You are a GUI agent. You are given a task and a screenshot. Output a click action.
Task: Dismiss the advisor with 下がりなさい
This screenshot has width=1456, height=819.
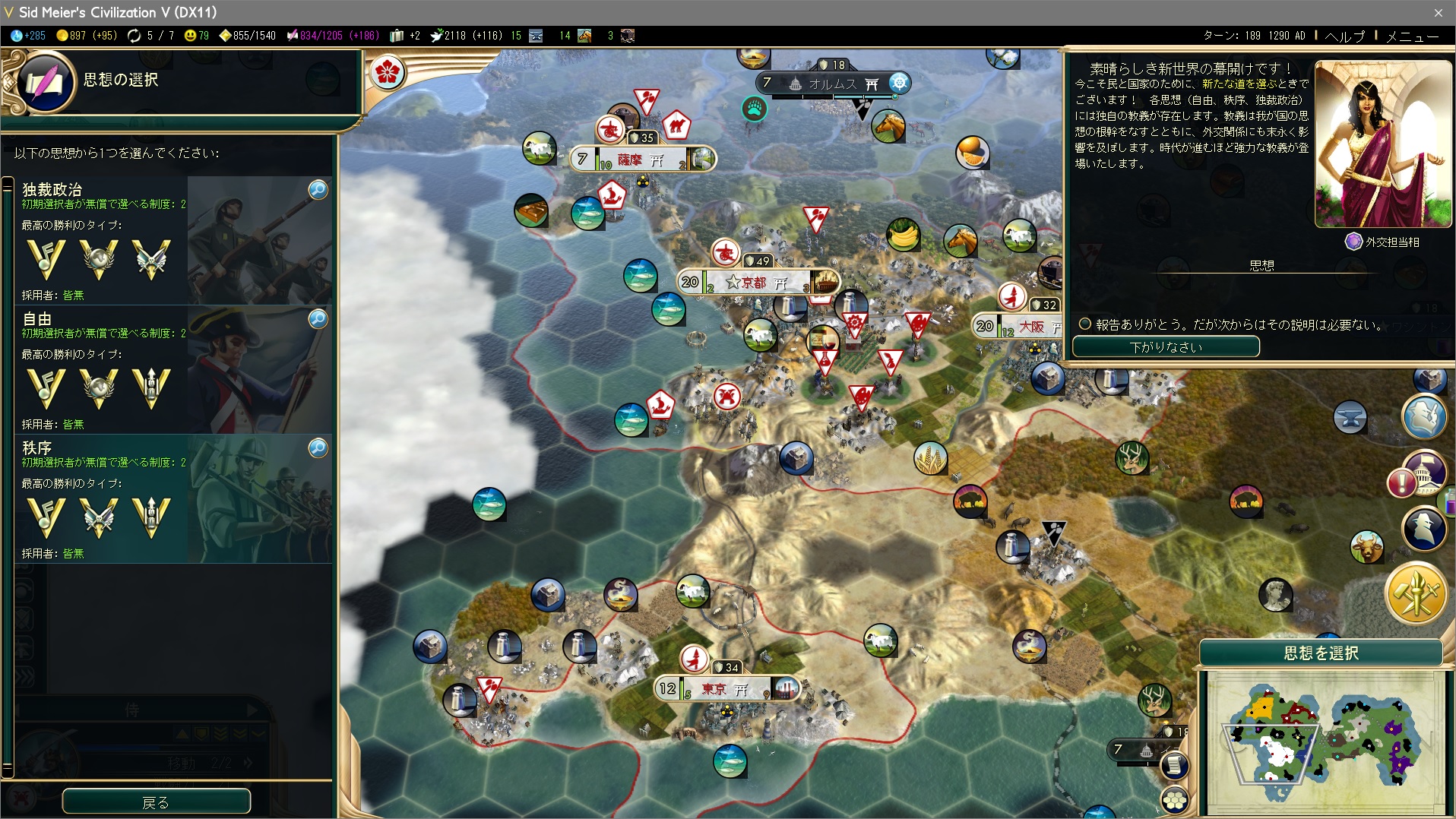pyautogui.click(x=1165, y=347)
